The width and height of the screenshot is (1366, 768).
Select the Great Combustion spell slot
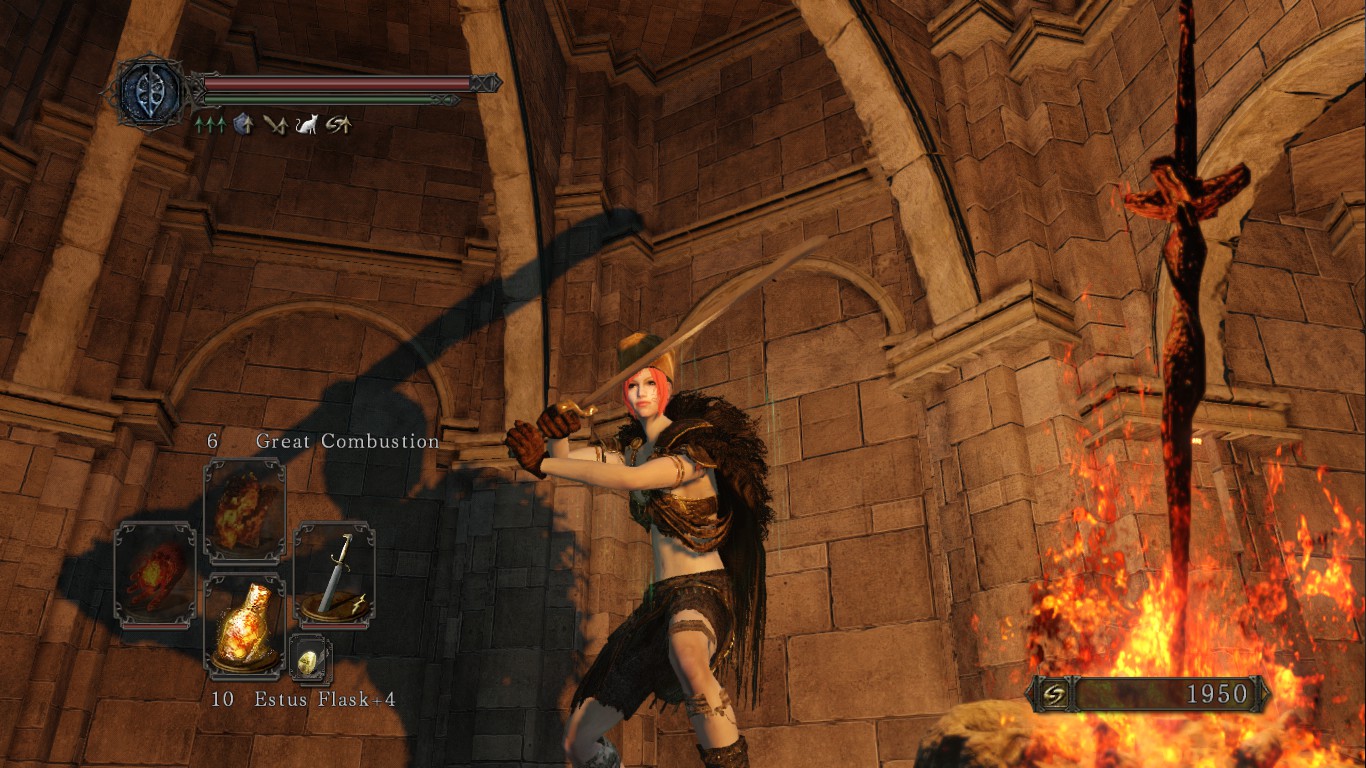(x=245, y=510)
